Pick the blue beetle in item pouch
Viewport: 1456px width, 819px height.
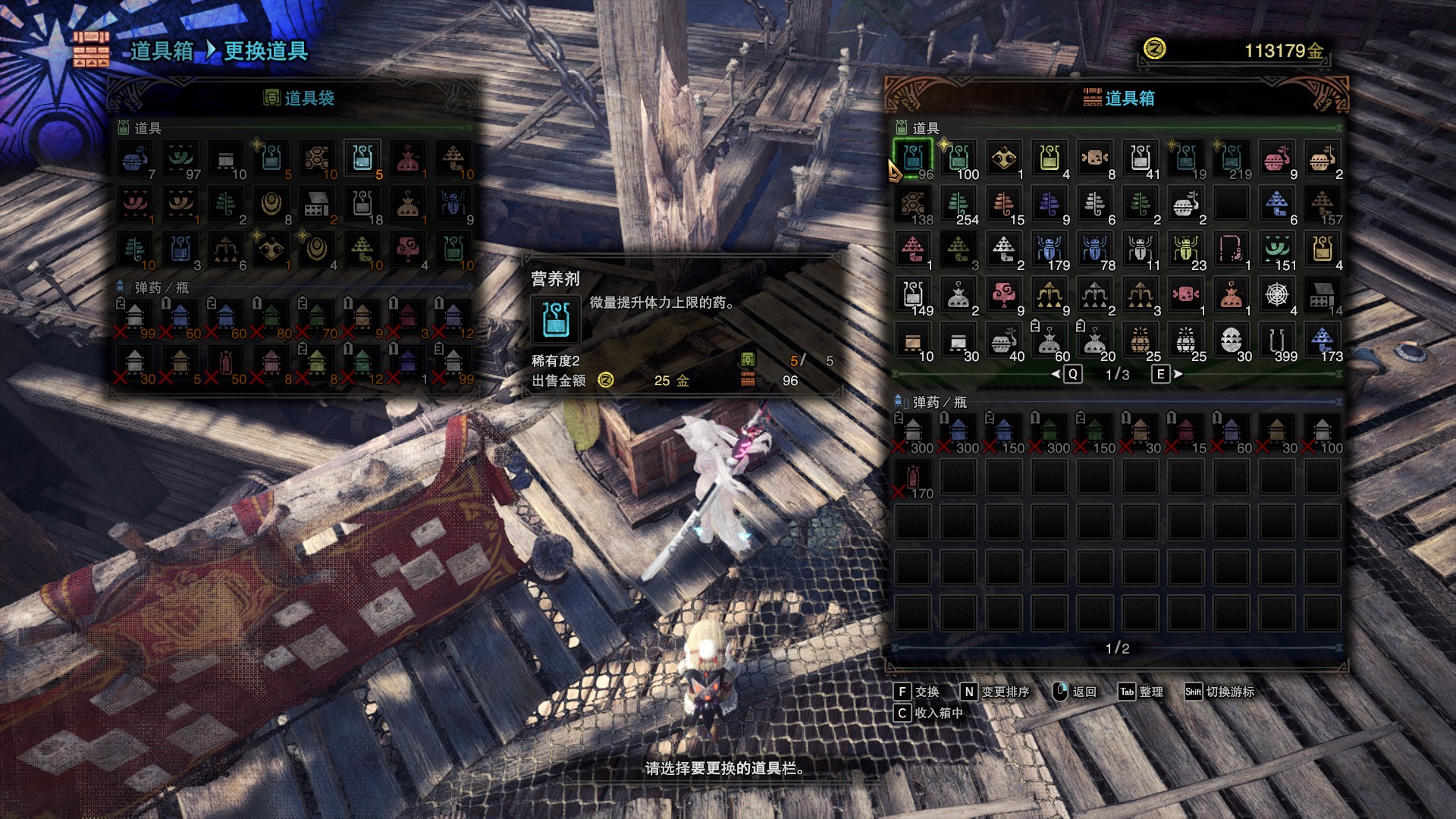tap(453, 205)
